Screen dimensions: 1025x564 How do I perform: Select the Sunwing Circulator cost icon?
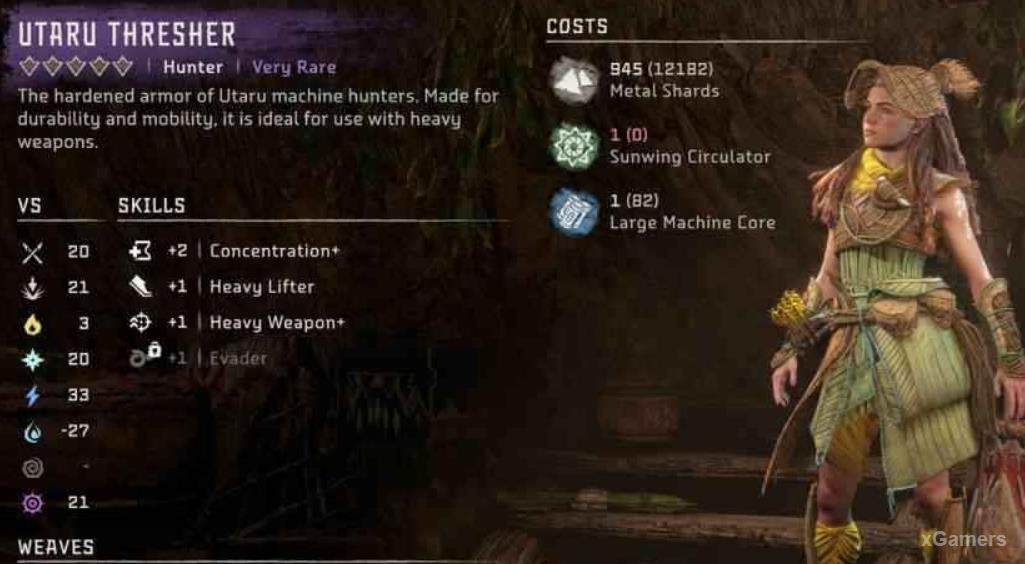[574, 146]
